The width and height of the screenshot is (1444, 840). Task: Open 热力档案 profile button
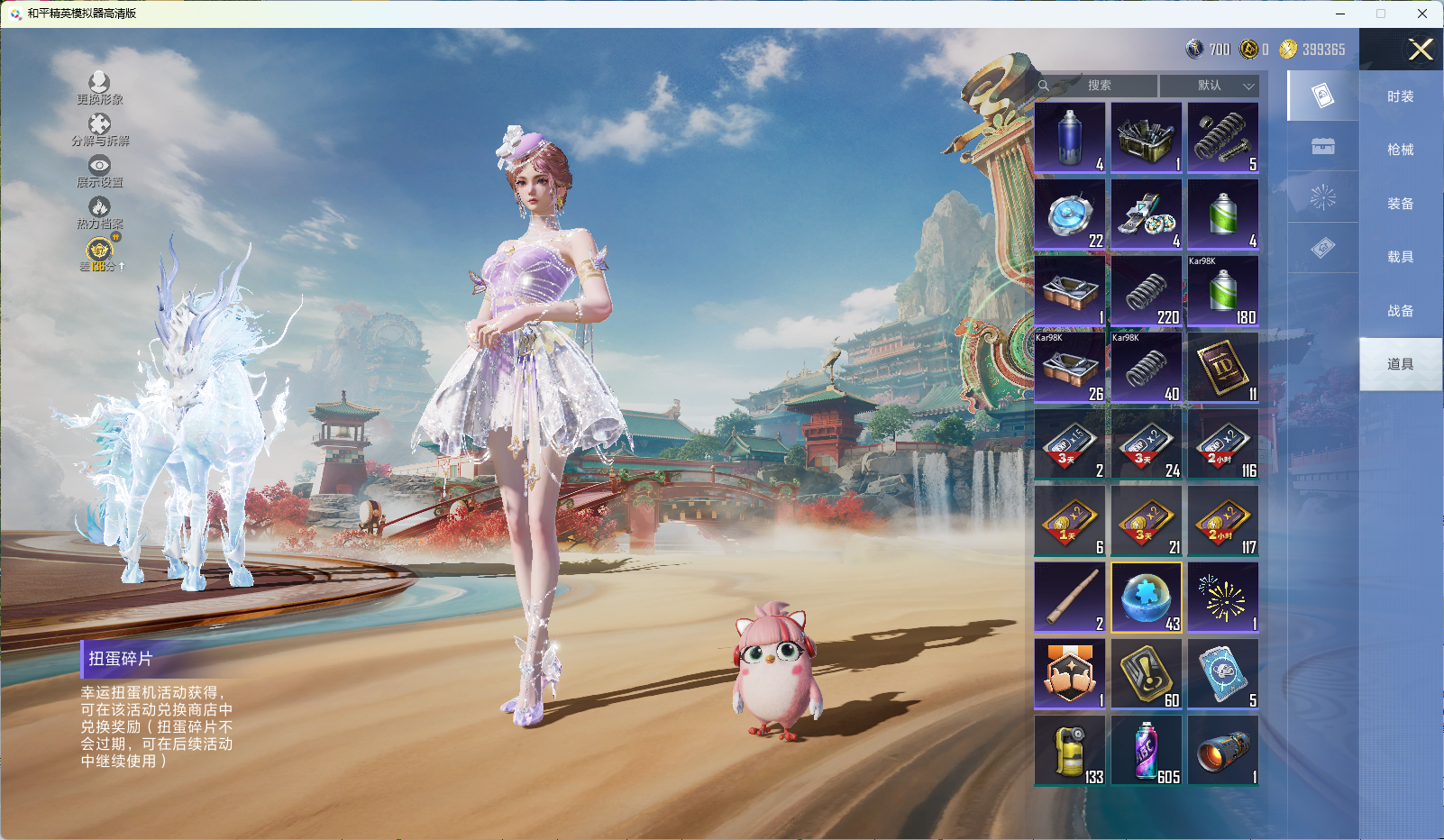pos(99,213)
